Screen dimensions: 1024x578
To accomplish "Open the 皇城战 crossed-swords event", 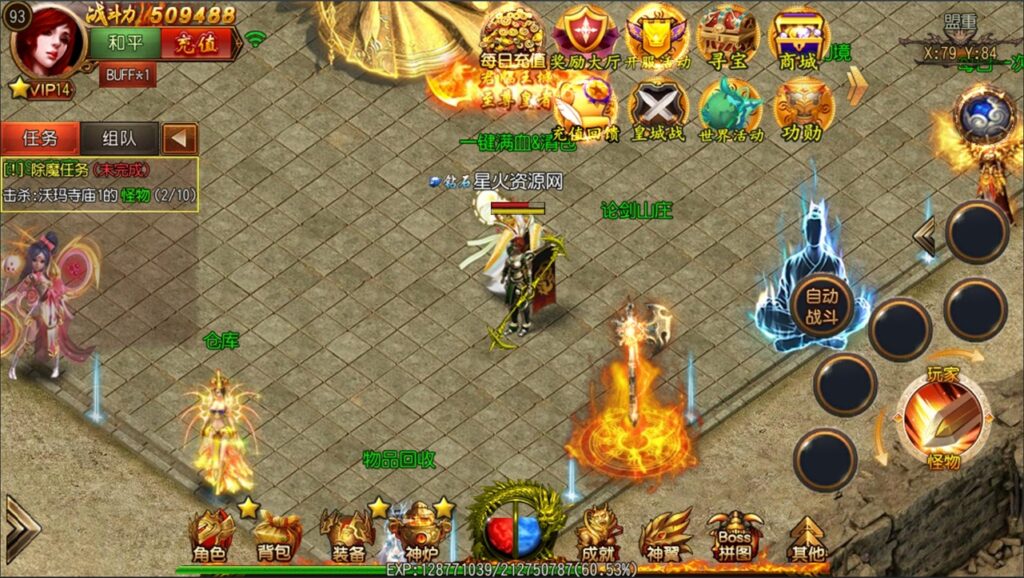I will click(x=657, y=107).
